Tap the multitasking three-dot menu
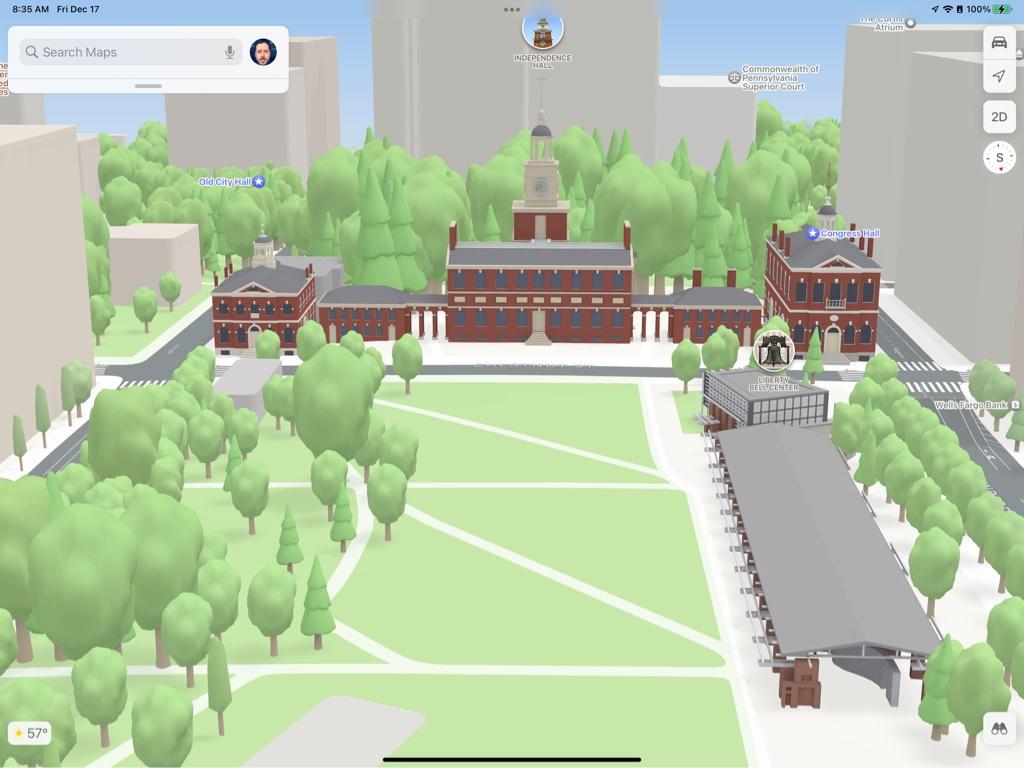This screenshot has width=1024, height=768. [512, 10]
